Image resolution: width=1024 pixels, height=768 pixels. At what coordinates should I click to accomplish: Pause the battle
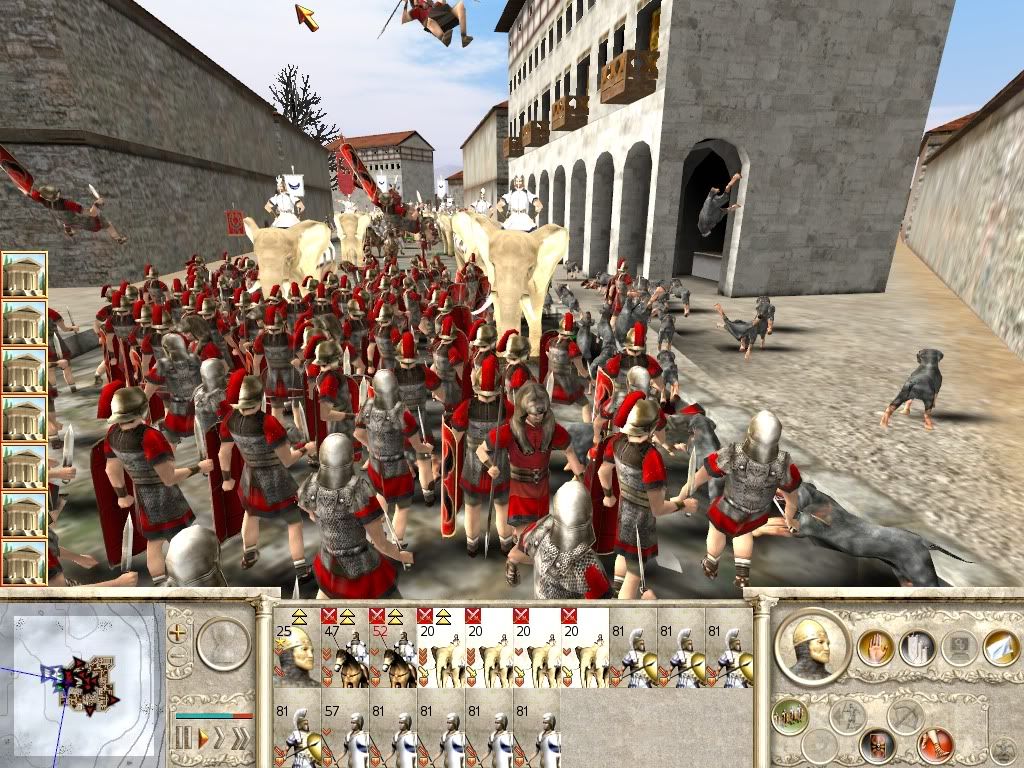pos(184,739)
